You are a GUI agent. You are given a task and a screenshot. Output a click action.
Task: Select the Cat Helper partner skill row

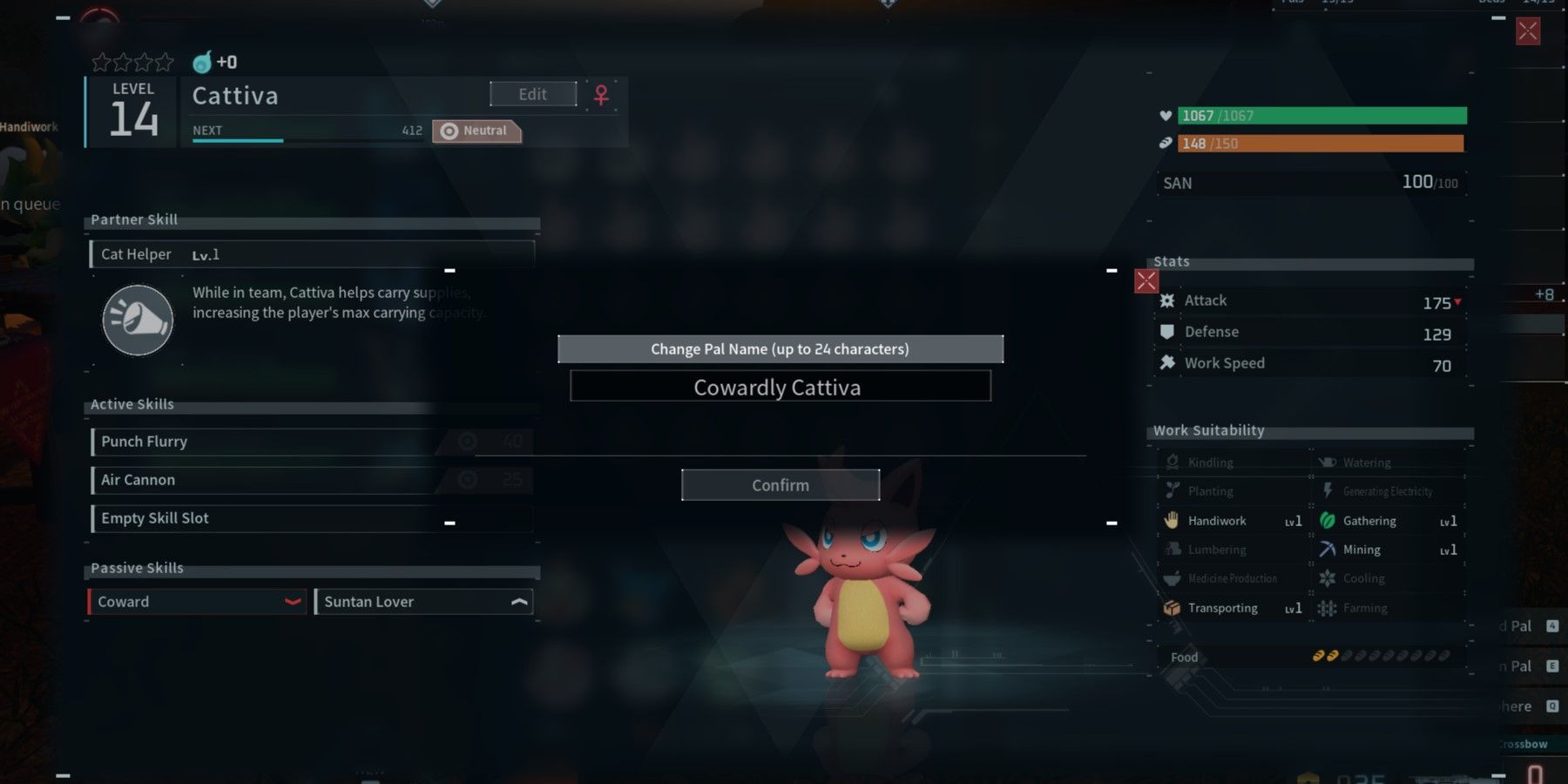[312, 254]
